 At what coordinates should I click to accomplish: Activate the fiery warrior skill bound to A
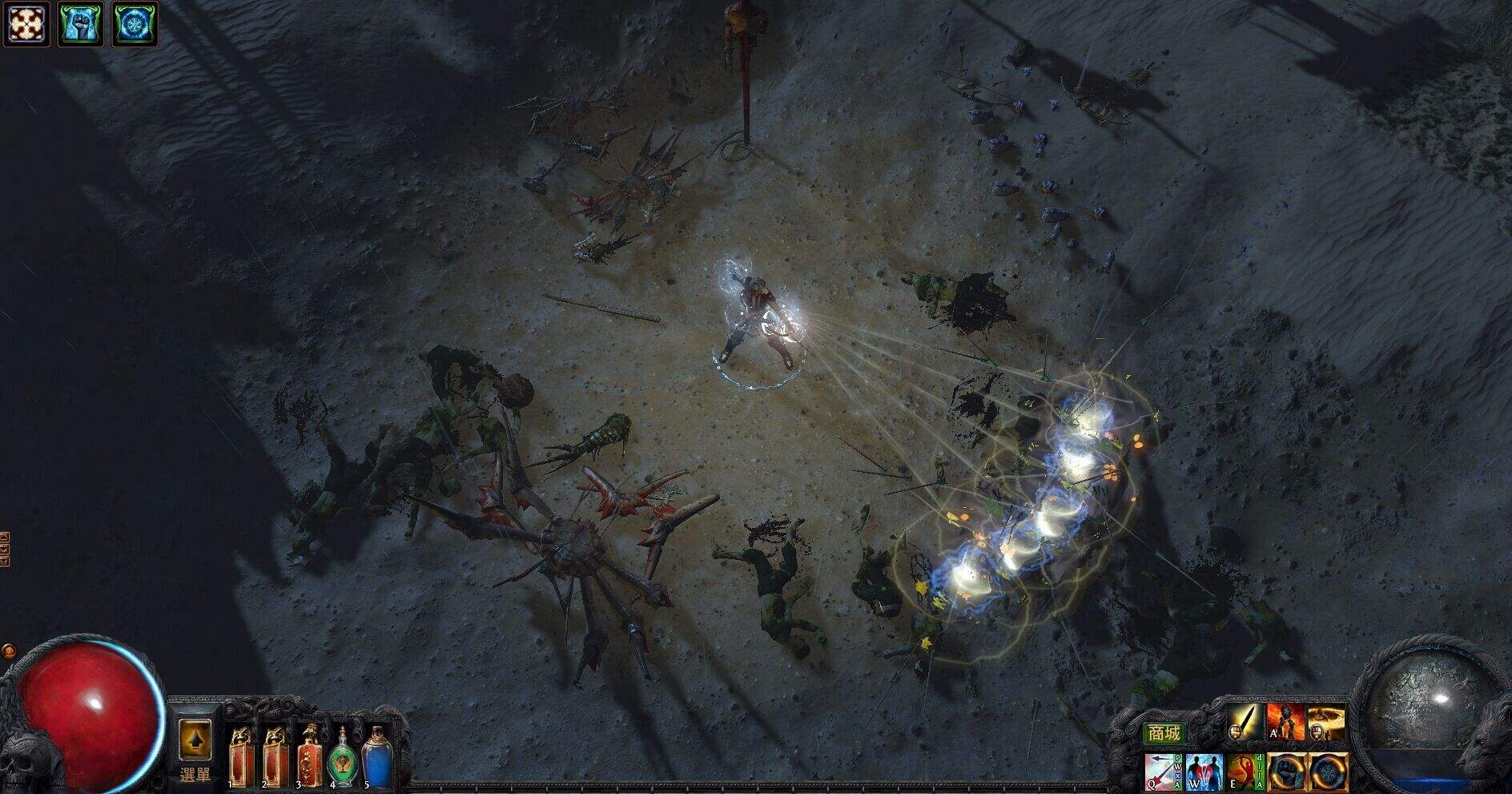click(1285, 723)
